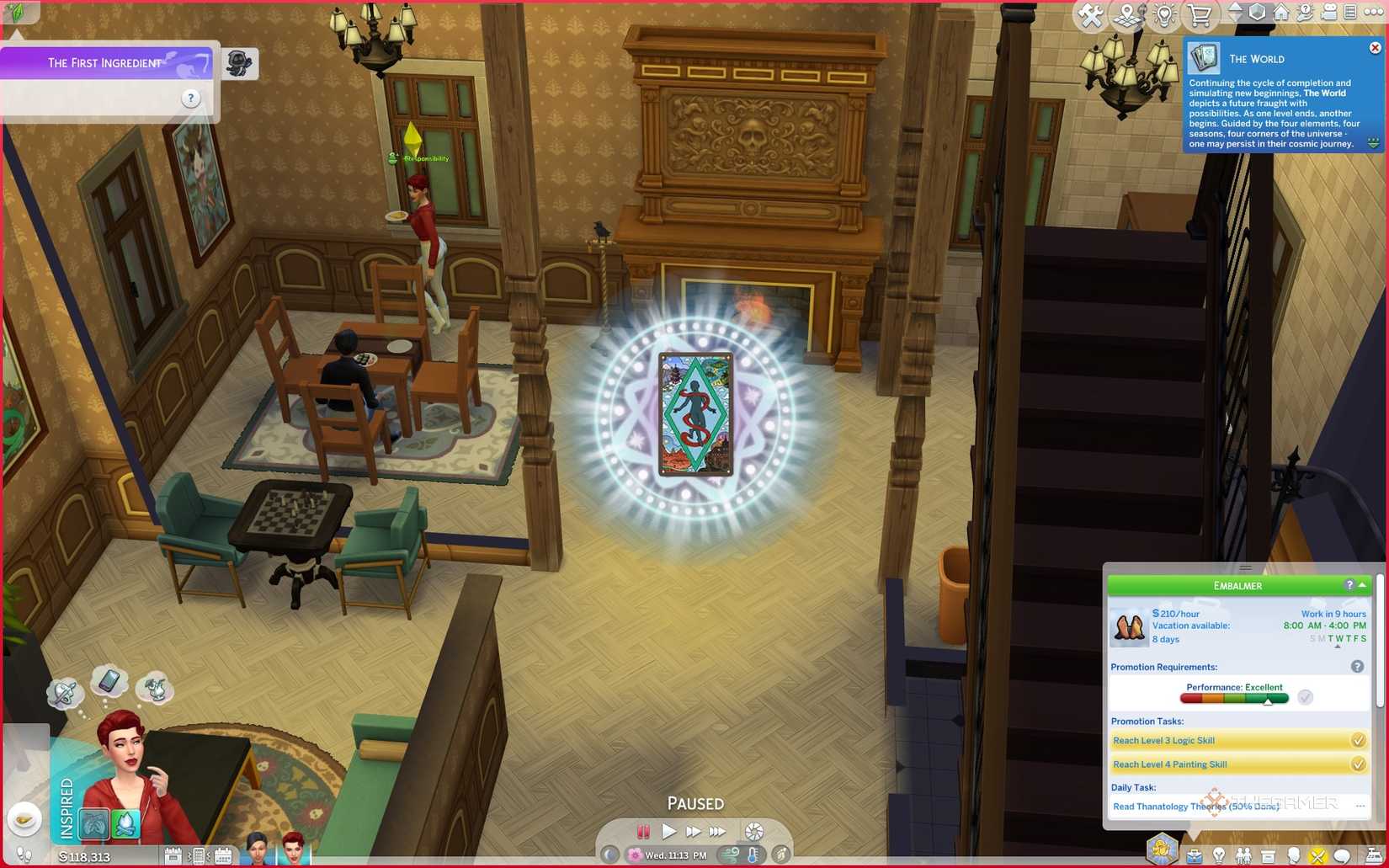Open the Relationships panel icon

[x=1244, y=855]
